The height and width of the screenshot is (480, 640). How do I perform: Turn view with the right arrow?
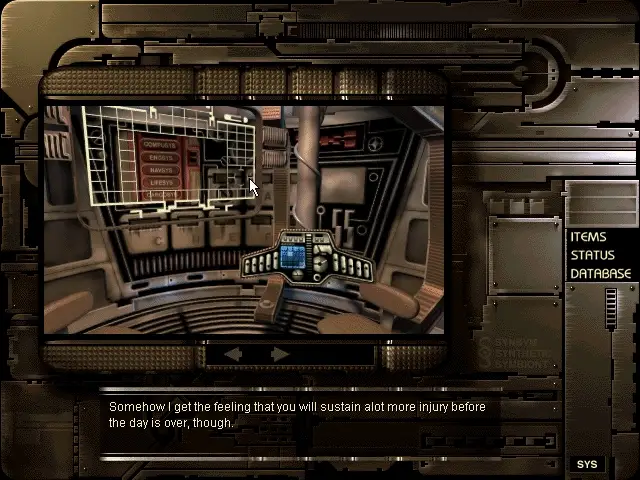[280, 354]
